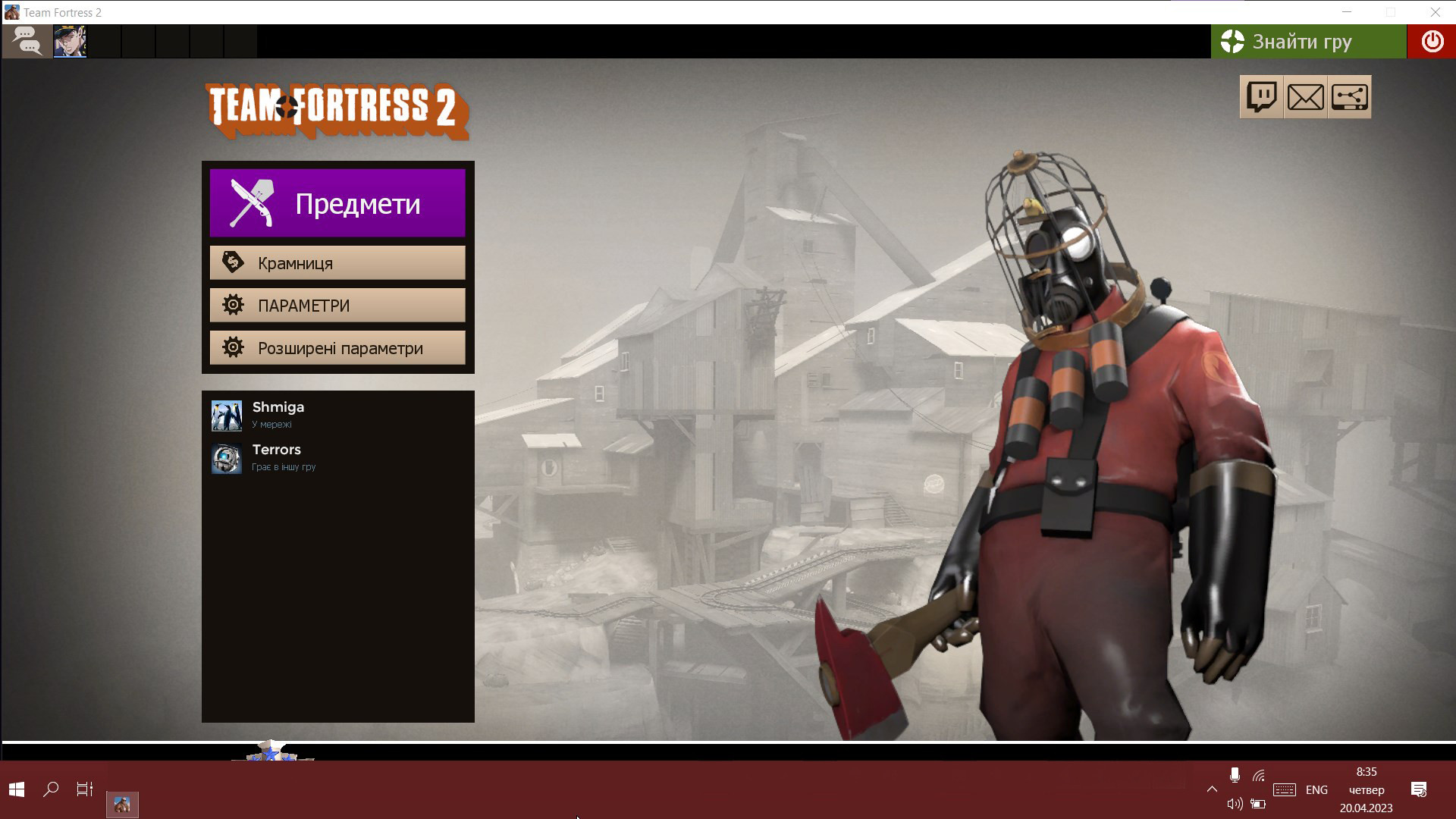Screen dimensions: 1456x819
Task: Open the envelope notifications icon
Action: point(1305,96)
